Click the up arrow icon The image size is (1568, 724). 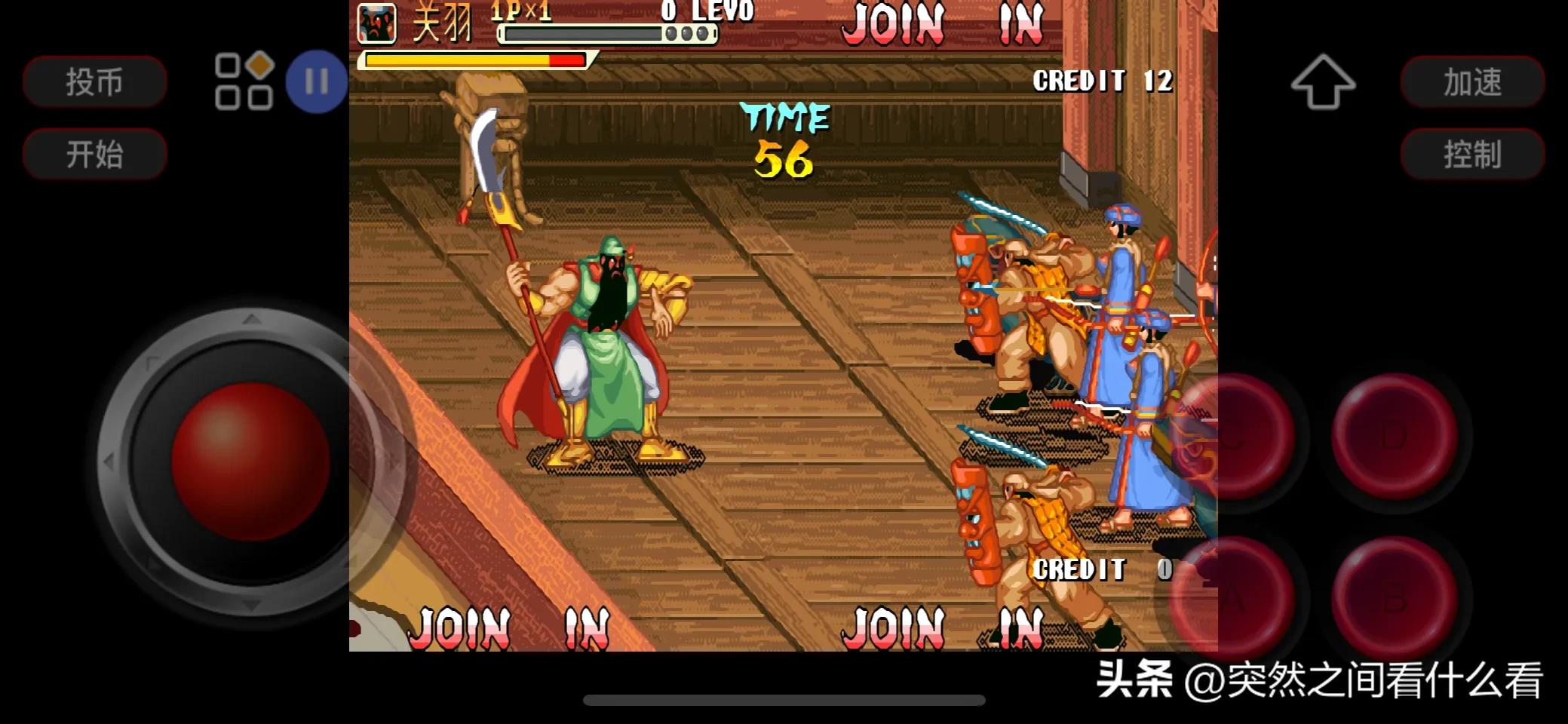point(1323,81)
